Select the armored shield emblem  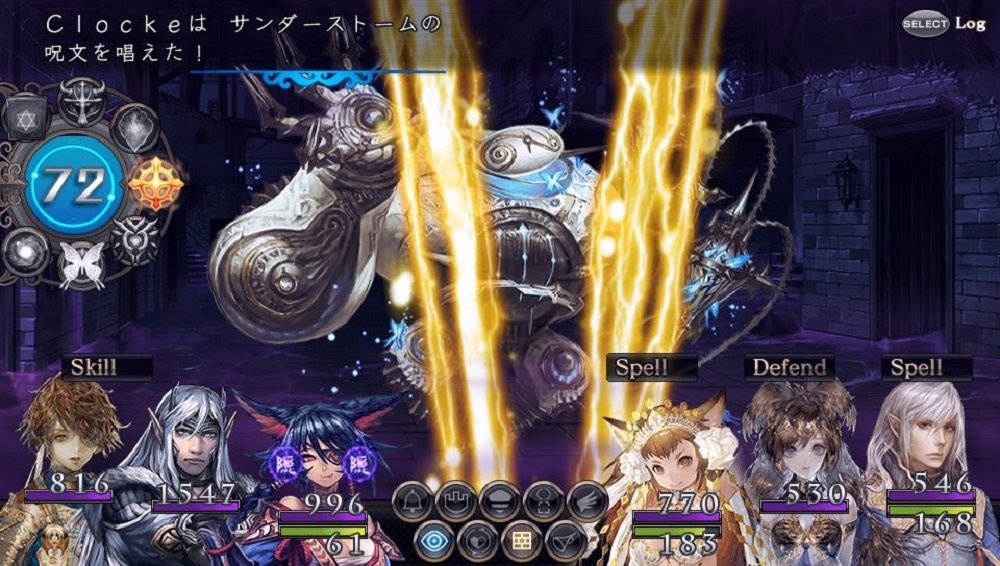(134, 241)
